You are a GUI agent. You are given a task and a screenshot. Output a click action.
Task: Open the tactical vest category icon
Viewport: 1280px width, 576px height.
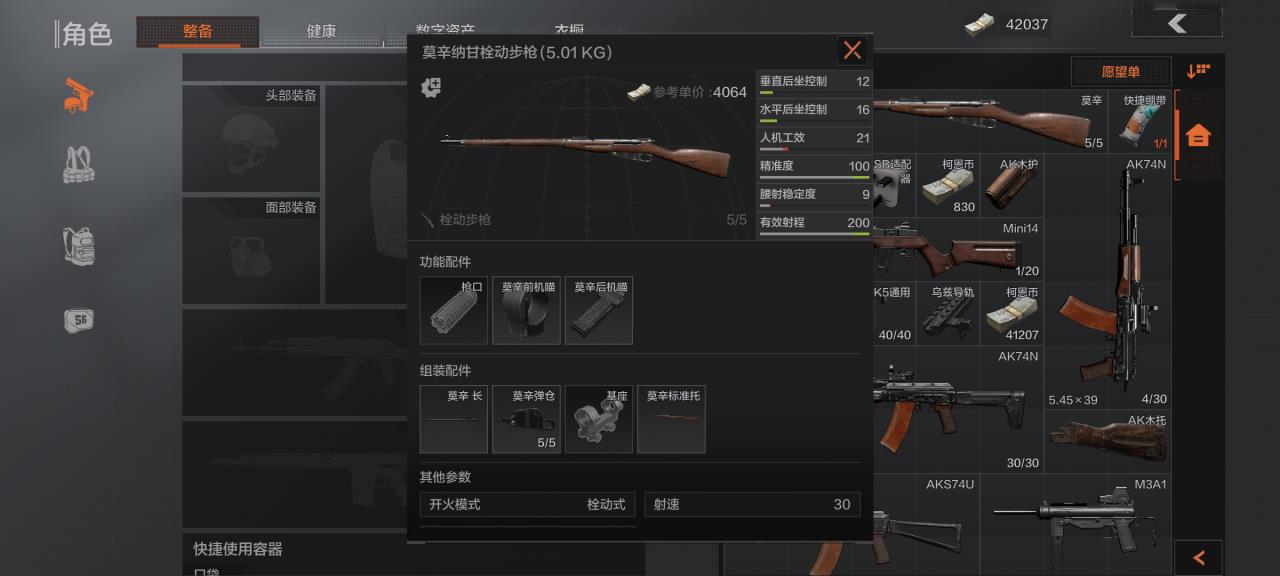tap(79, 166)
